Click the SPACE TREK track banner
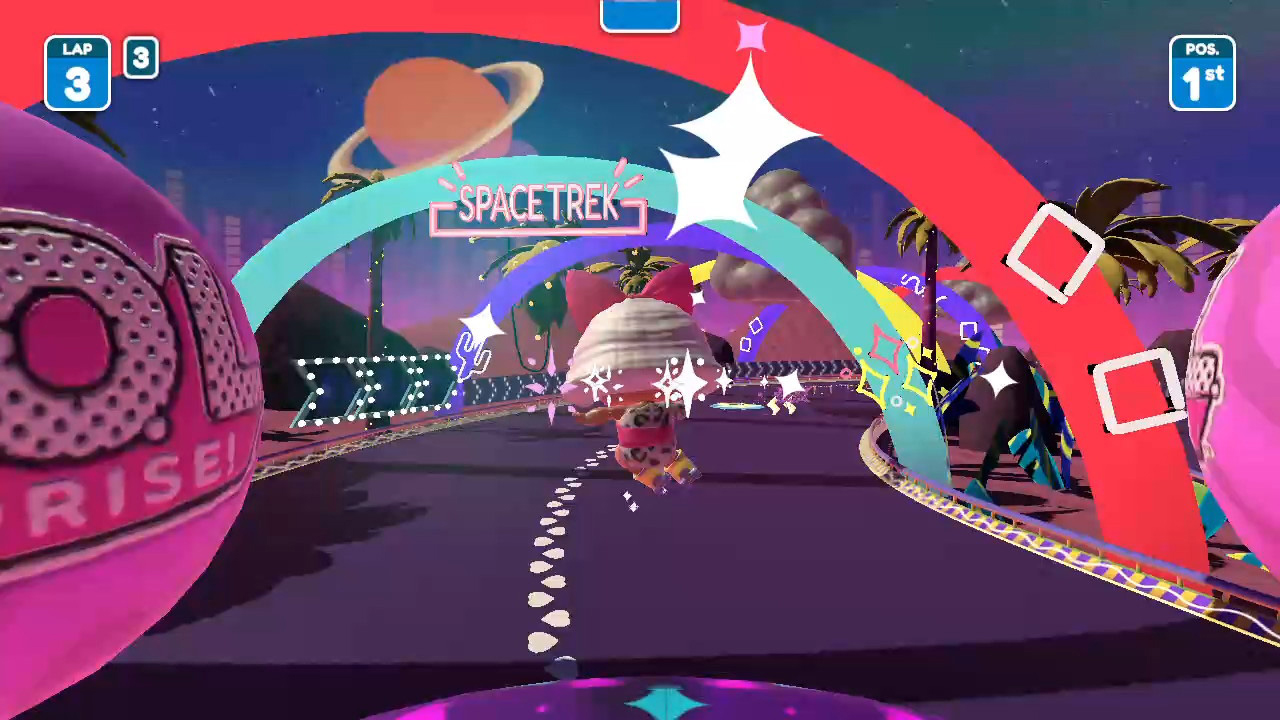Screen dimensions: 1280x720 pos(537,206)
